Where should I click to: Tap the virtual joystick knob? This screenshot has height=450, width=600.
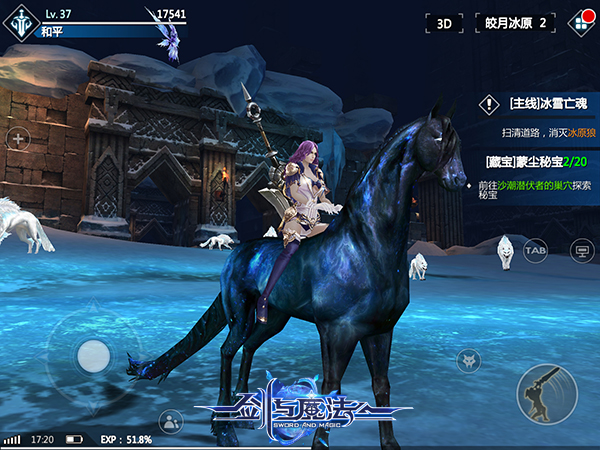point(94,354)
